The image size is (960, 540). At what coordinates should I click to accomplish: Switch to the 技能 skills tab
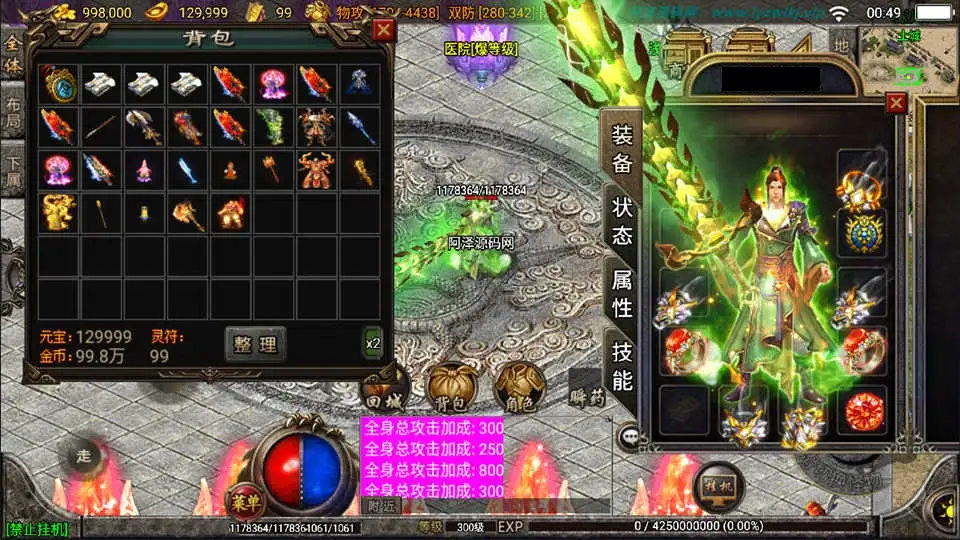pos(622,366)
